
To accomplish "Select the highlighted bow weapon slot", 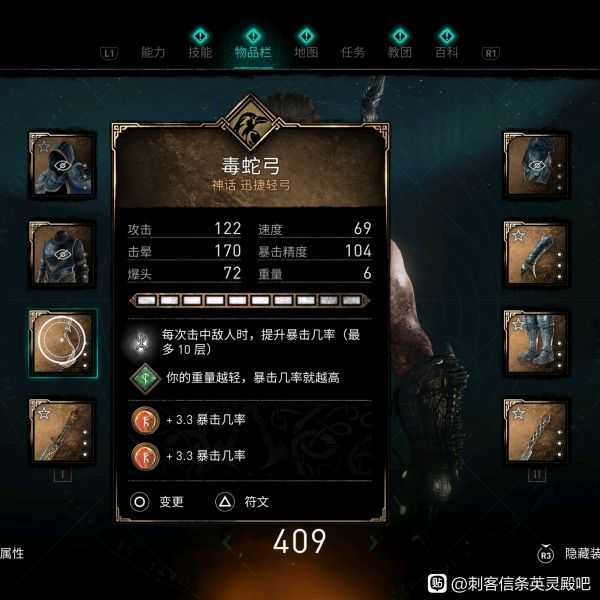I will (62, 342).
